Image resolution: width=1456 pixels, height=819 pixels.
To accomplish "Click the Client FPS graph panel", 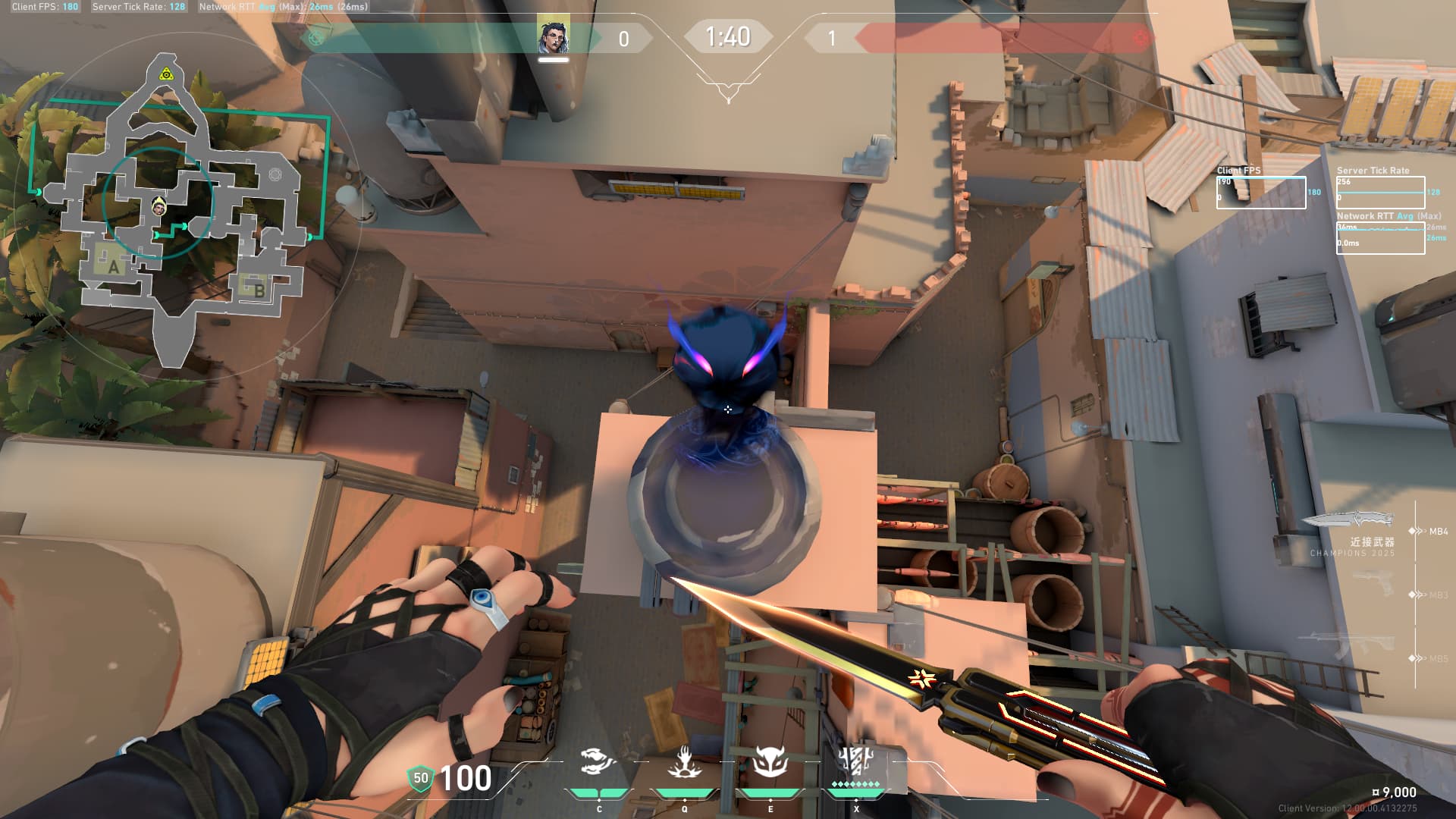I will tap(1261, 193).
